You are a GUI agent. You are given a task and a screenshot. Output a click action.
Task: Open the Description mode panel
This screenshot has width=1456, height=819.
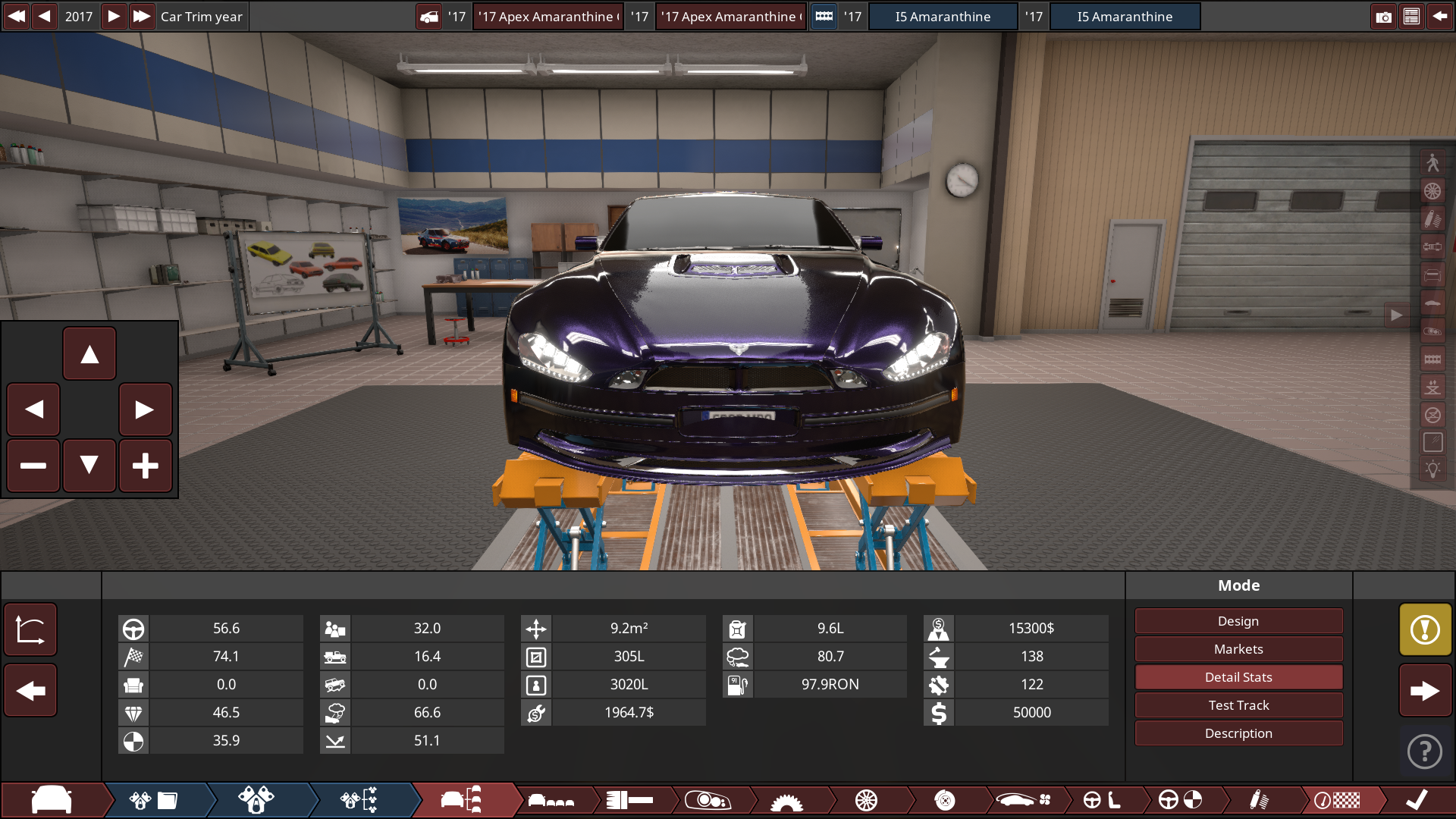[x=1238, y=733]
